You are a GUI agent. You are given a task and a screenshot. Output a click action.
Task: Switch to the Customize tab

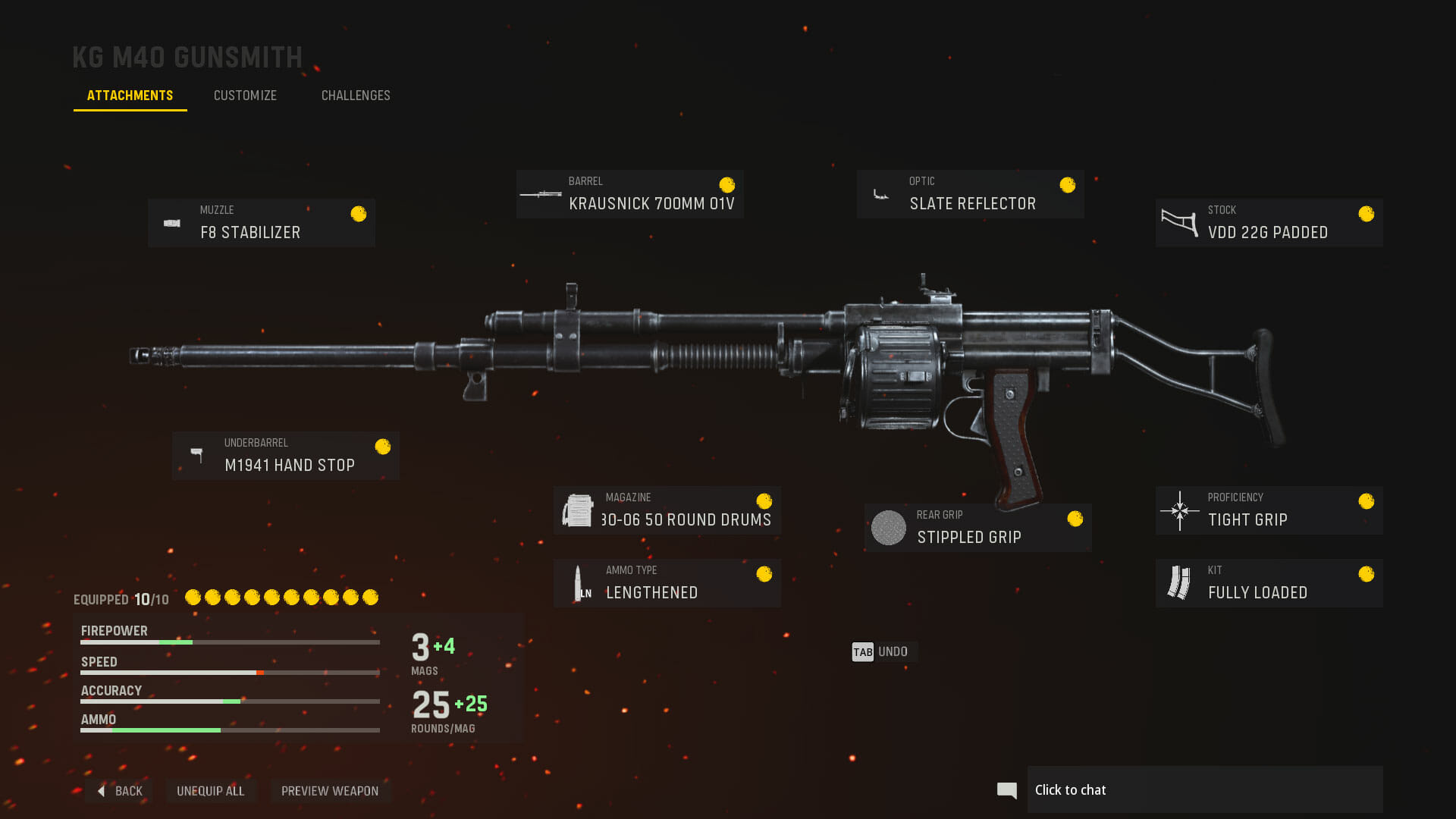(x=245, y=96)
